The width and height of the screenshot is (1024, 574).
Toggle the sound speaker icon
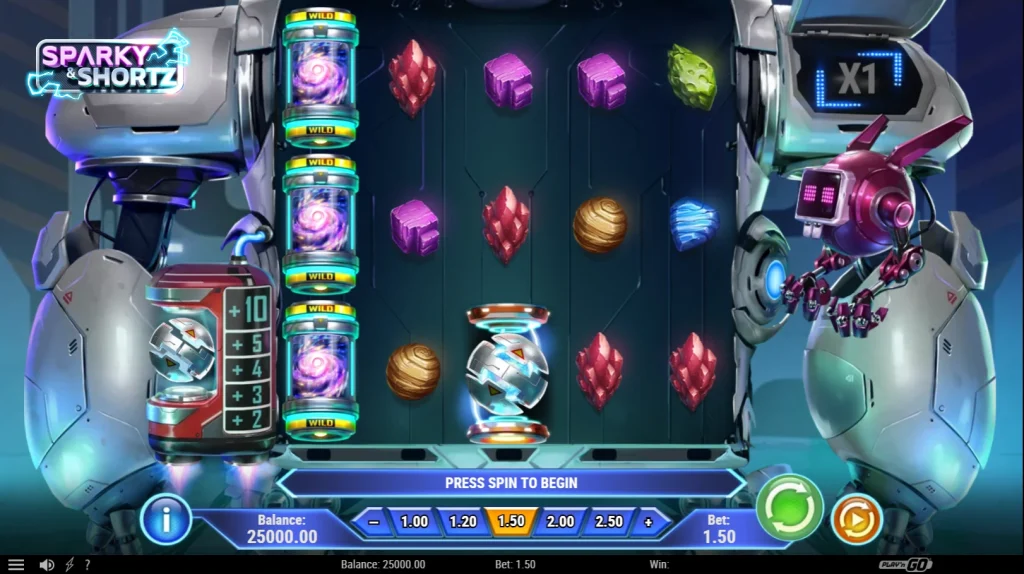pyautogui.click(x=46, y=565)
